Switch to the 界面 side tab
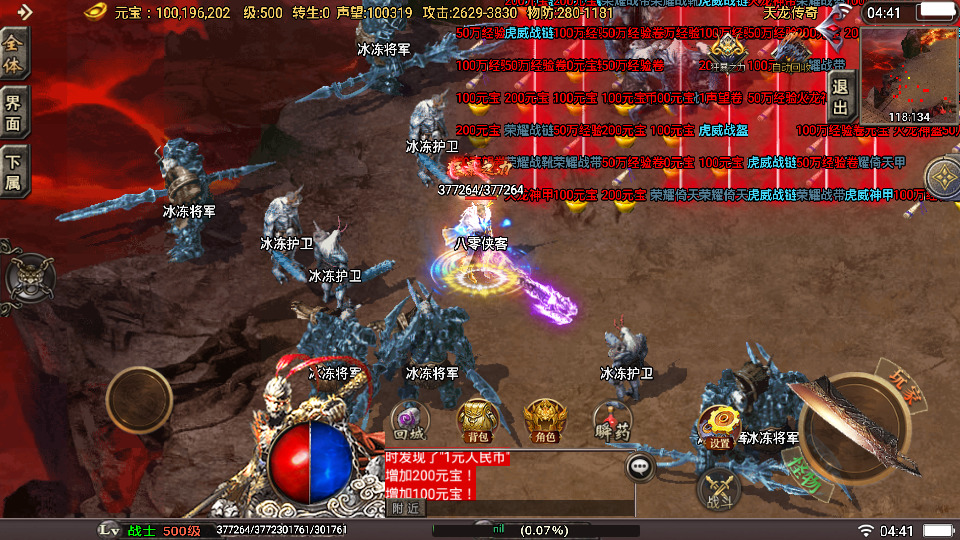Viewport: 960px width, 540px height. pos(15,112)
